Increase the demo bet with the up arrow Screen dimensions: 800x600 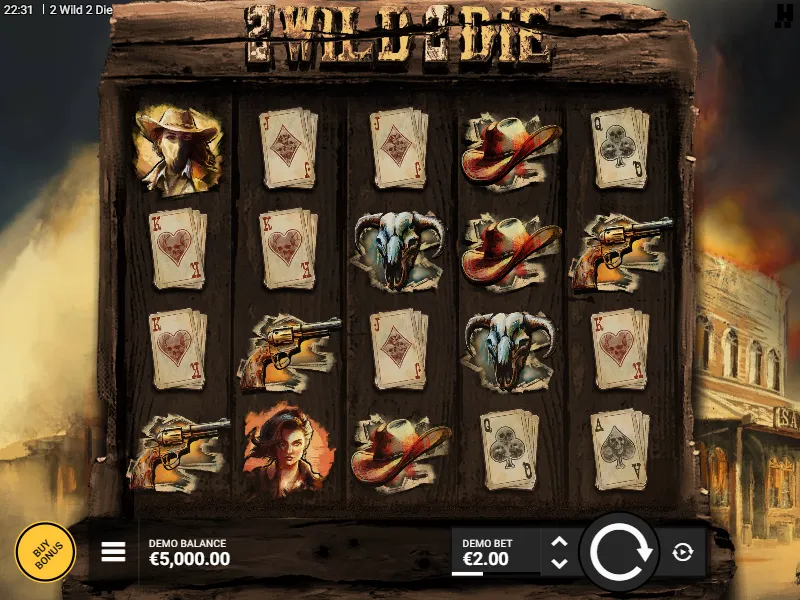point(559,542)
